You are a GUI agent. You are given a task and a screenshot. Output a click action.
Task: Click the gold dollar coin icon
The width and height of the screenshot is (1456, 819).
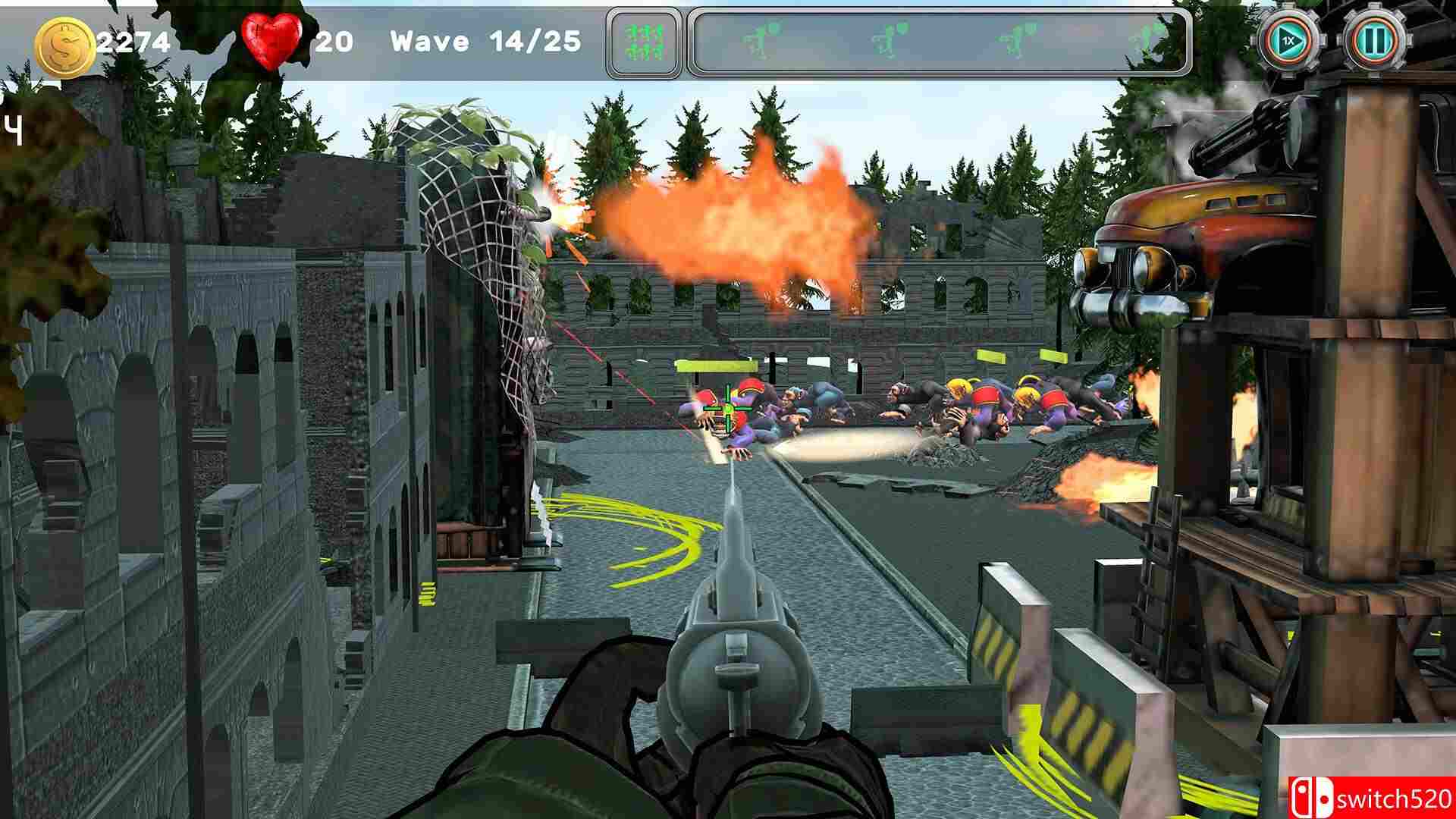click(x=64, y=44)
